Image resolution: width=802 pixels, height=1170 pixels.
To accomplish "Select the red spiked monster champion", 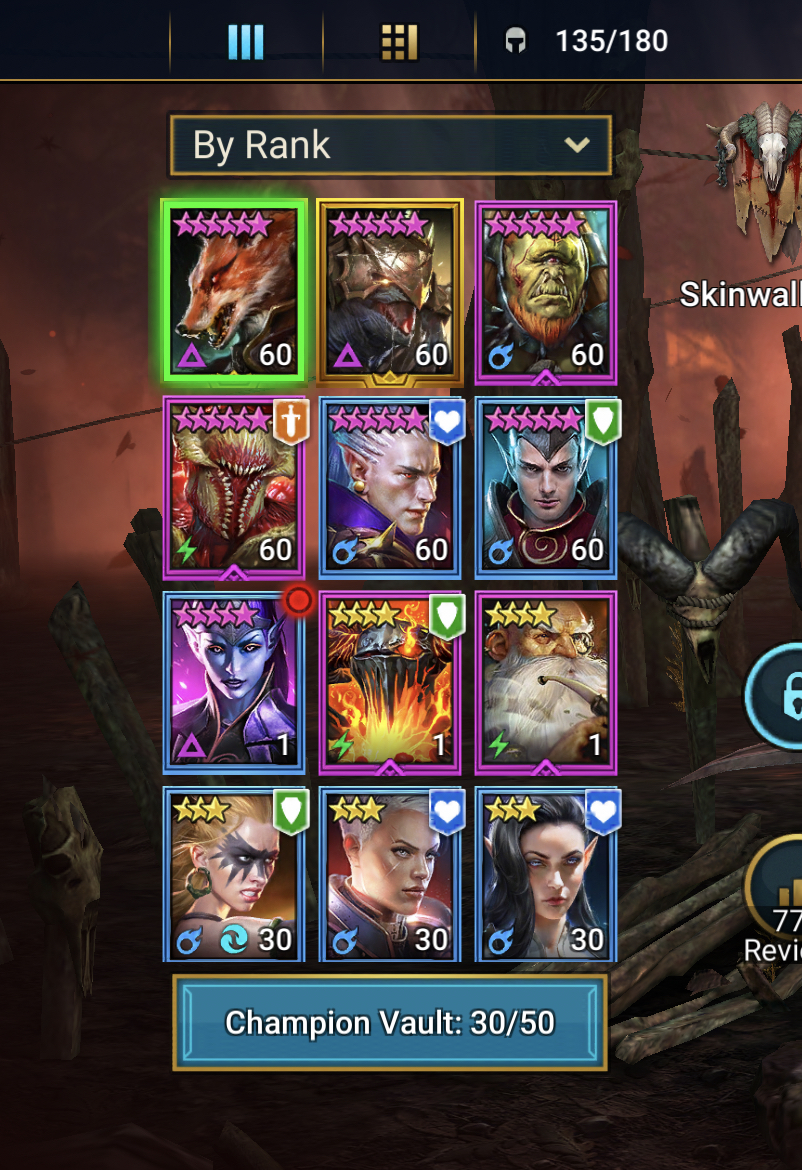I will pos(233,486).
